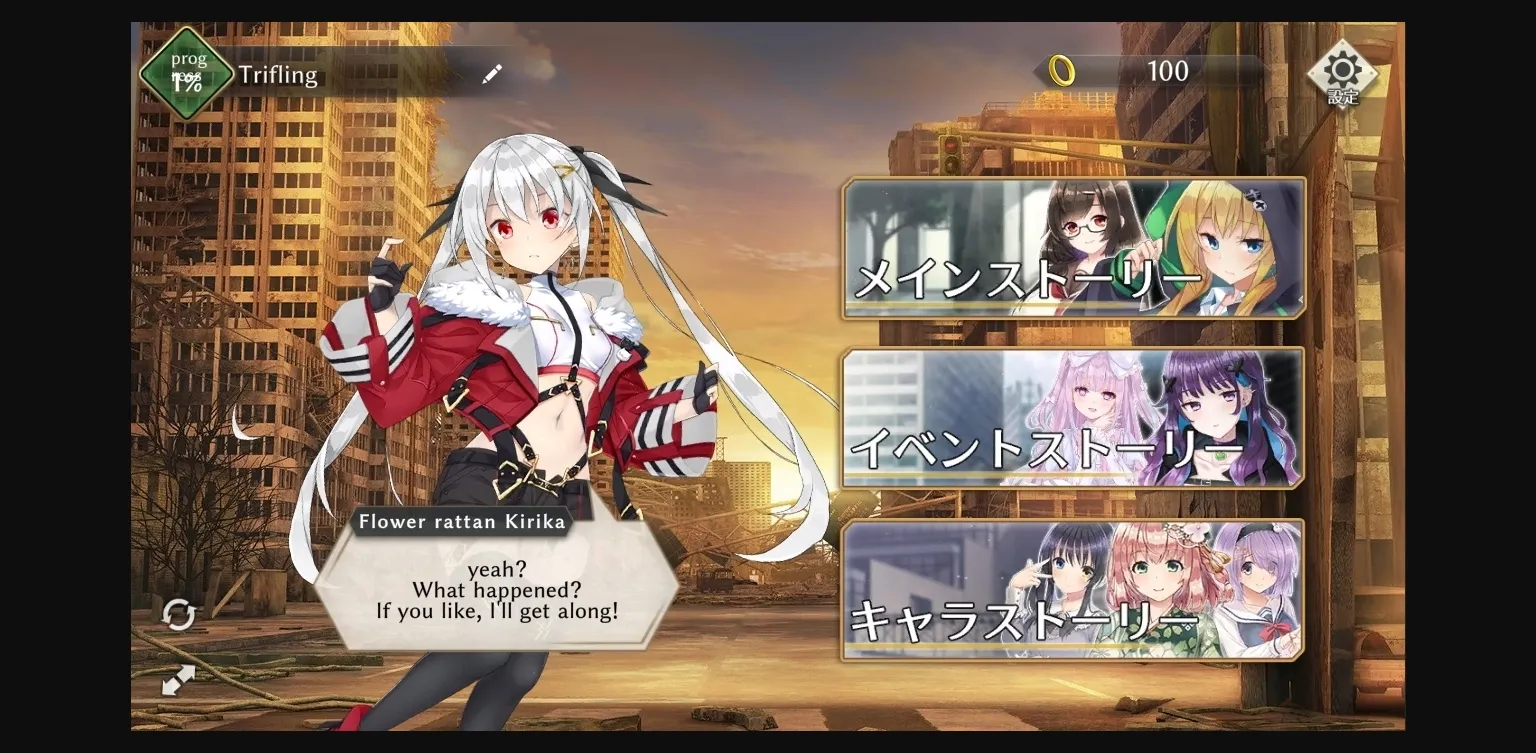Click the player name Trifling to rename

click(x=278, y=74)
